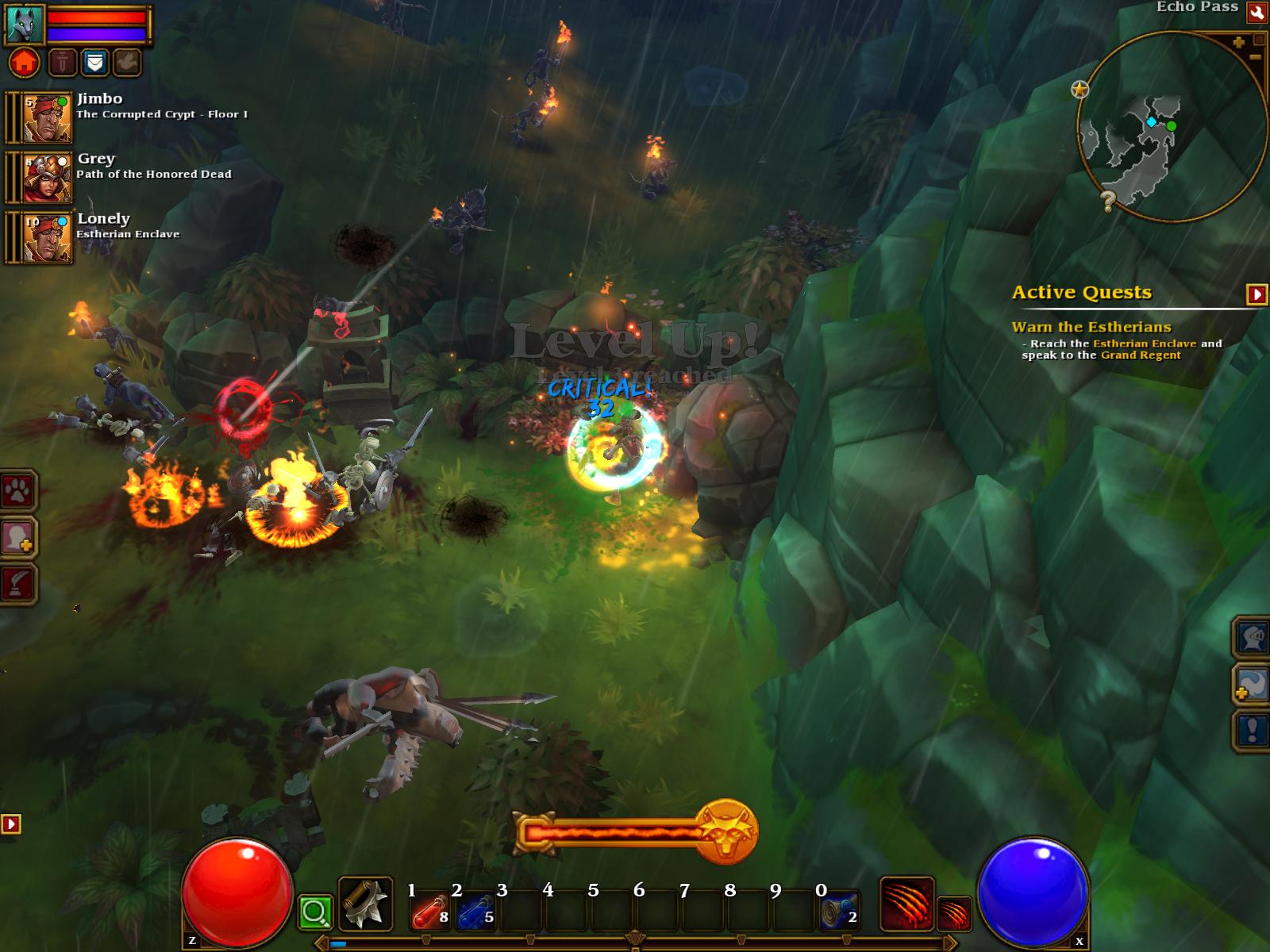Open the add friend portrait icon
This screenshot has width=1270, height=952.
[17, 538]
